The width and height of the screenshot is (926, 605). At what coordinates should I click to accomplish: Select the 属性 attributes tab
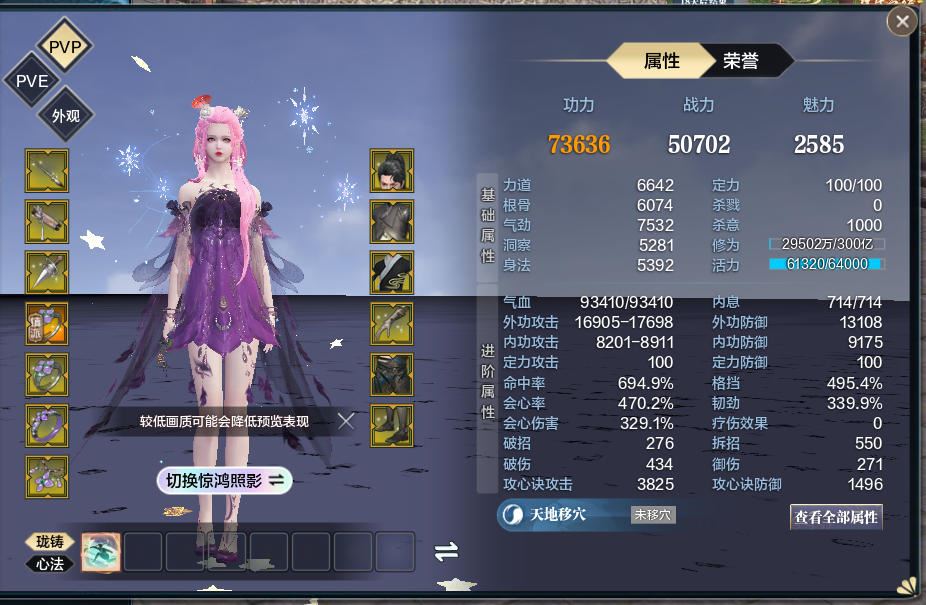(x=661, y=61)
